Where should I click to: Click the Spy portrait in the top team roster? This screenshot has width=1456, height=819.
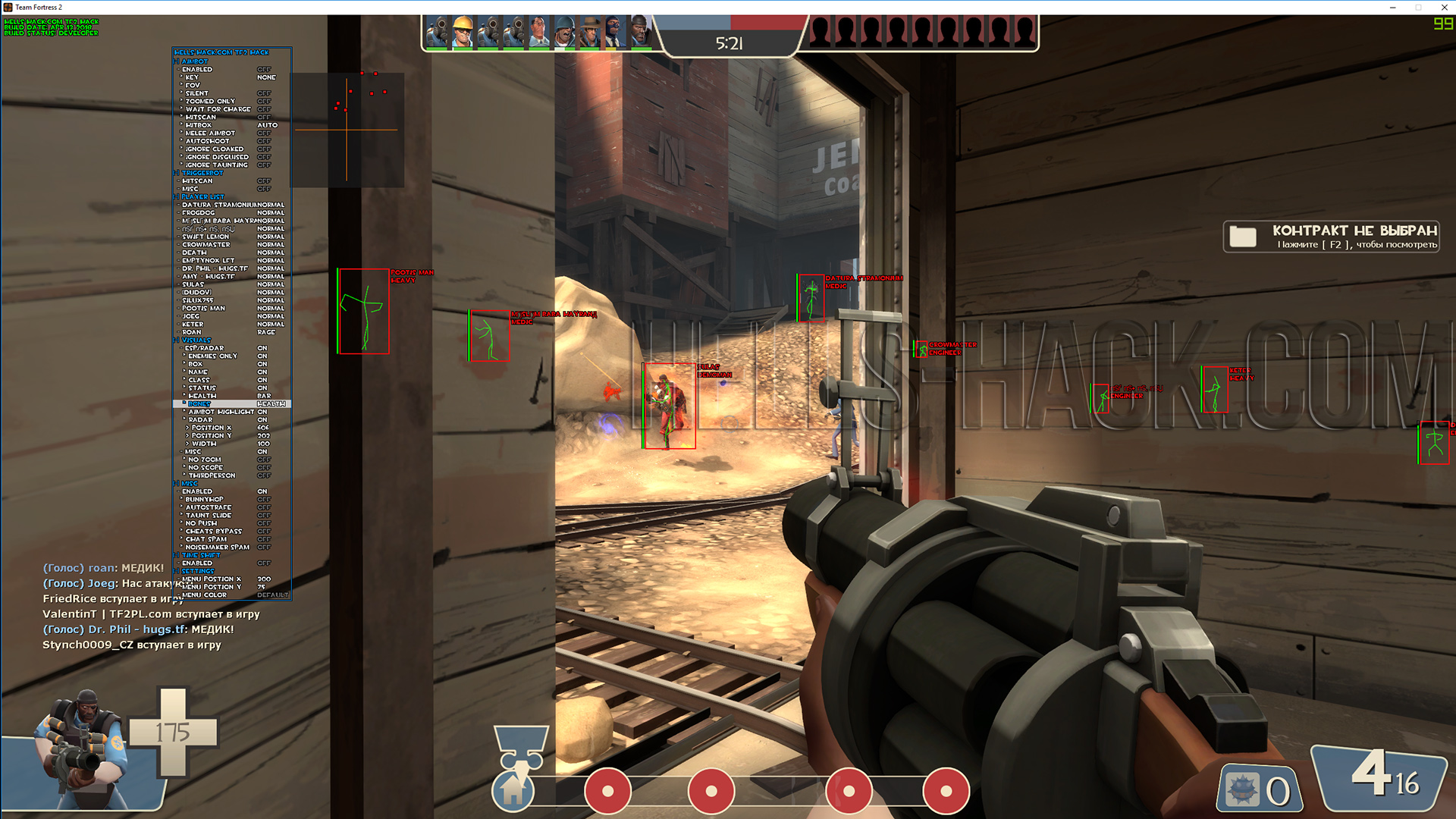tap(613, 30)
